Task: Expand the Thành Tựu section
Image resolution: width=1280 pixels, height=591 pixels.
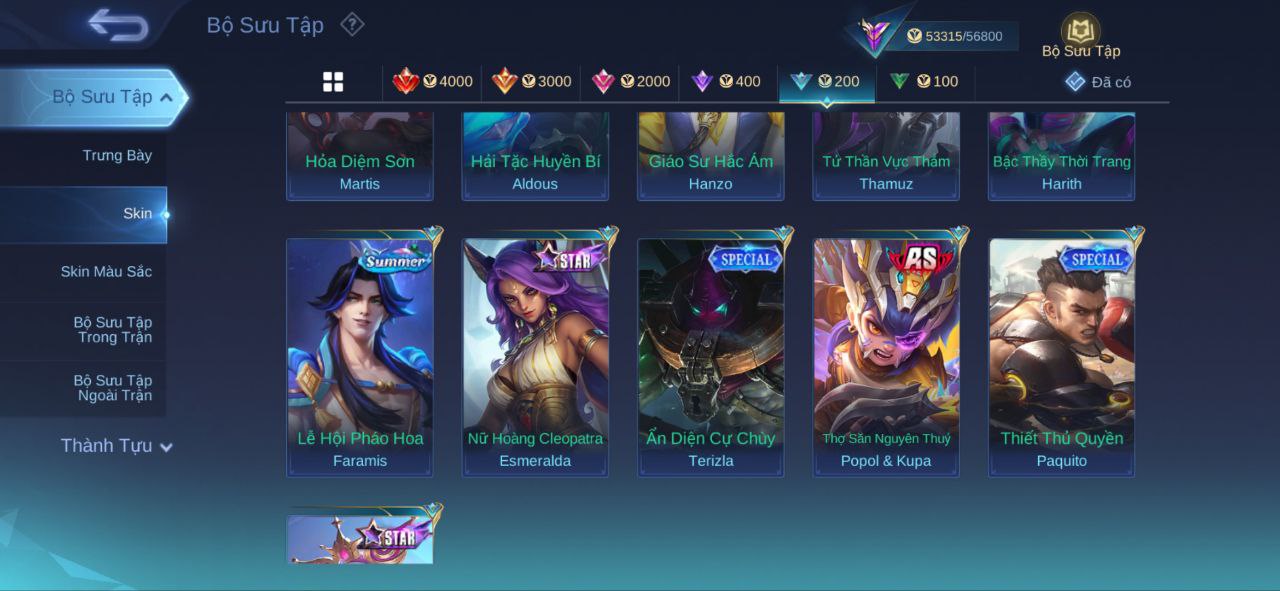Action: [x=116, y=446]
